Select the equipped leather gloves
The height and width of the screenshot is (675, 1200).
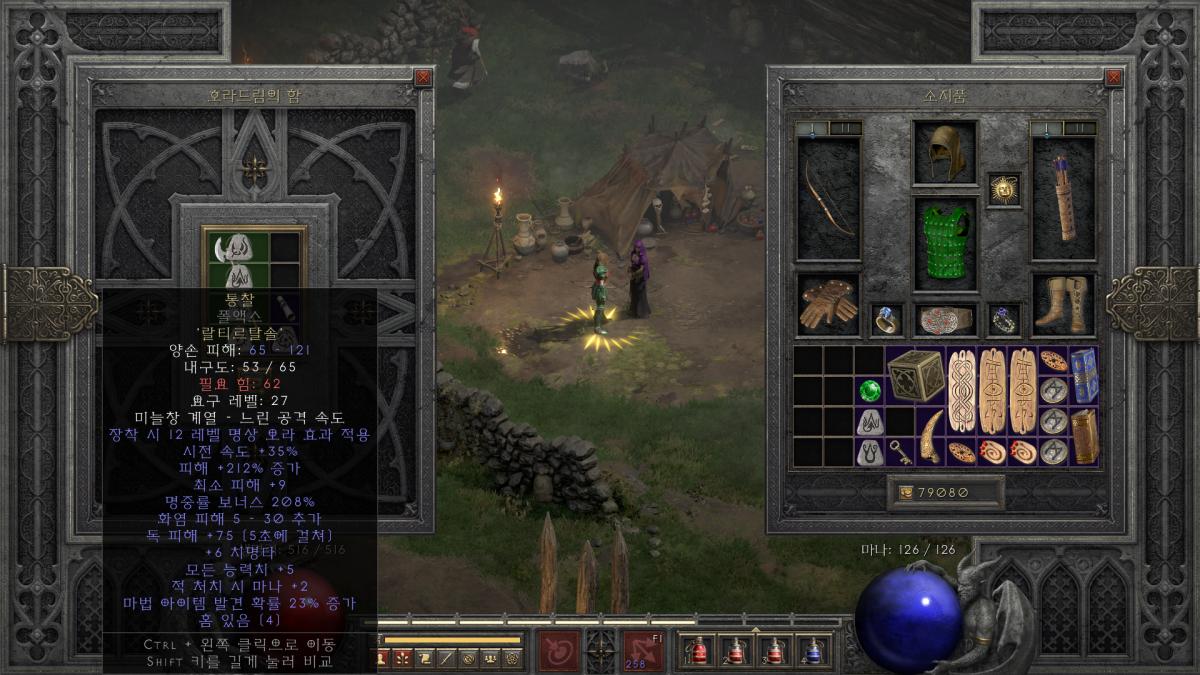click(828, 304)
